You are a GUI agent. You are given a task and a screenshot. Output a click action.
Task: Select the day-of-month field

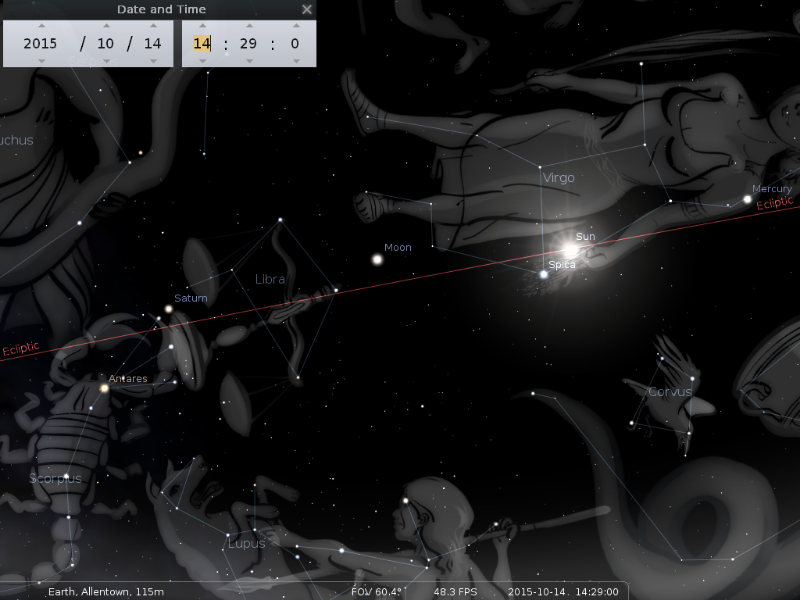152,43
